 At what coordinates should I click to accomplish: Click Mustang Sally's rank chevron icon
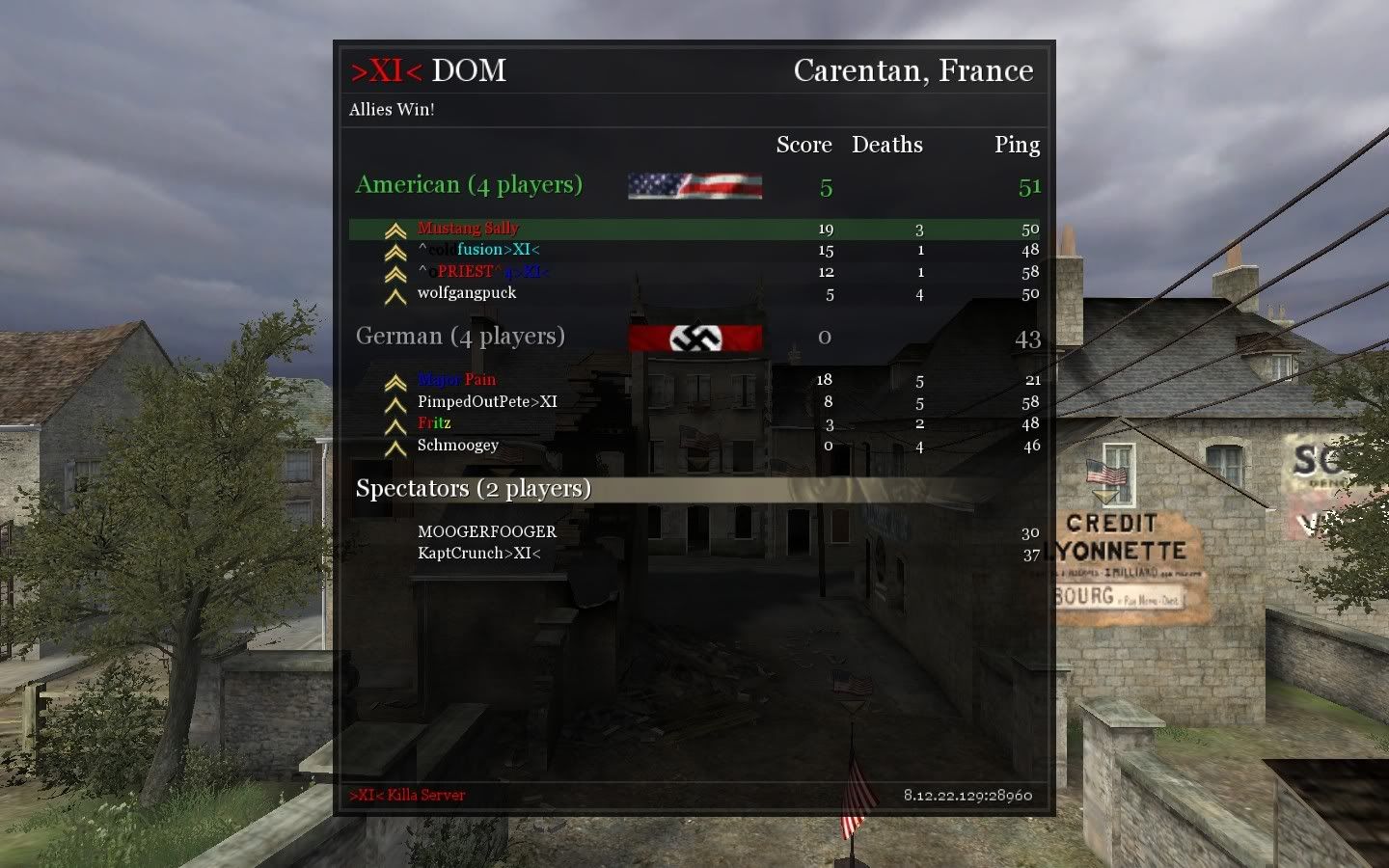coord(395,230)
